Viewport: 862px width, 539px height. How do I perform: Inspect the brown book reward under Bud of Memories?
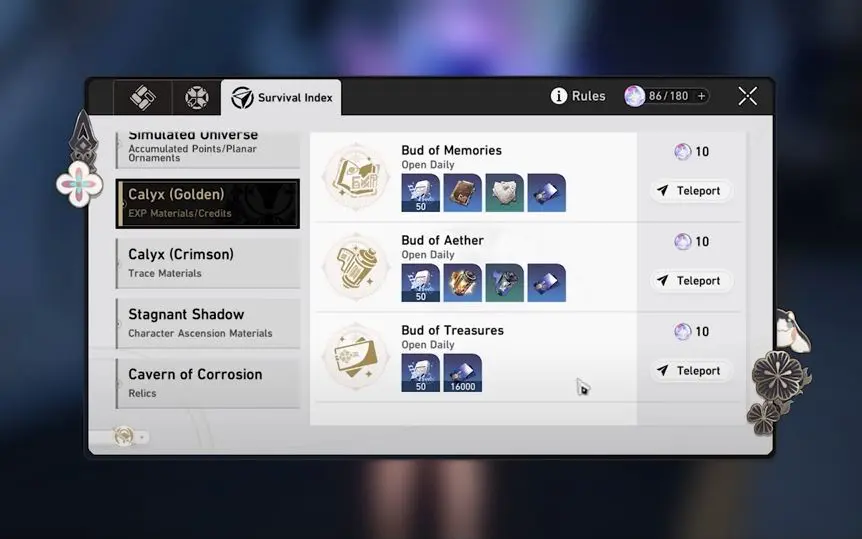pyautogui.click(x=462, y=193)
